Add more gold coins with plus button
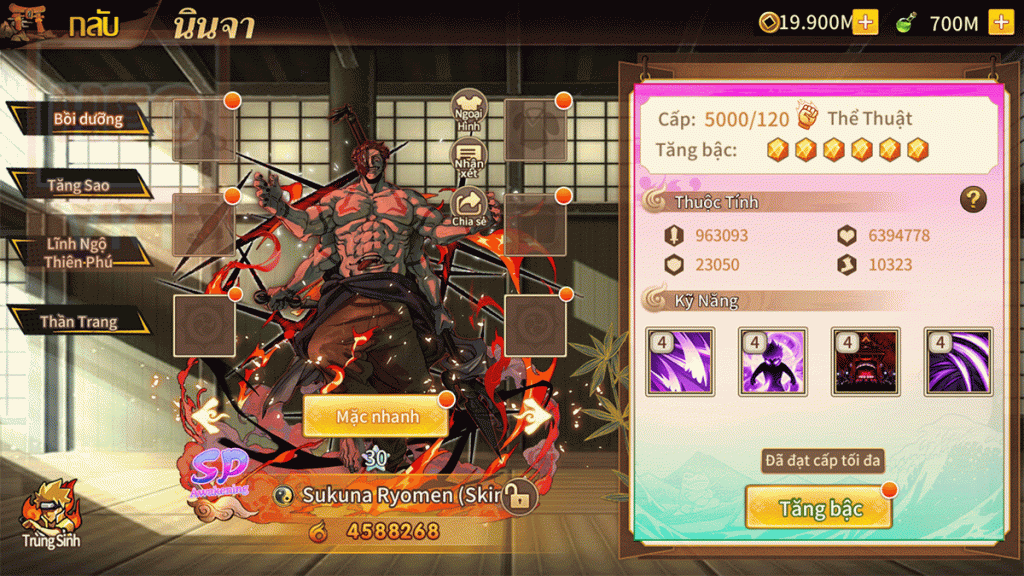The height and width of the screenshot is (576, 1024). [865, 22]
